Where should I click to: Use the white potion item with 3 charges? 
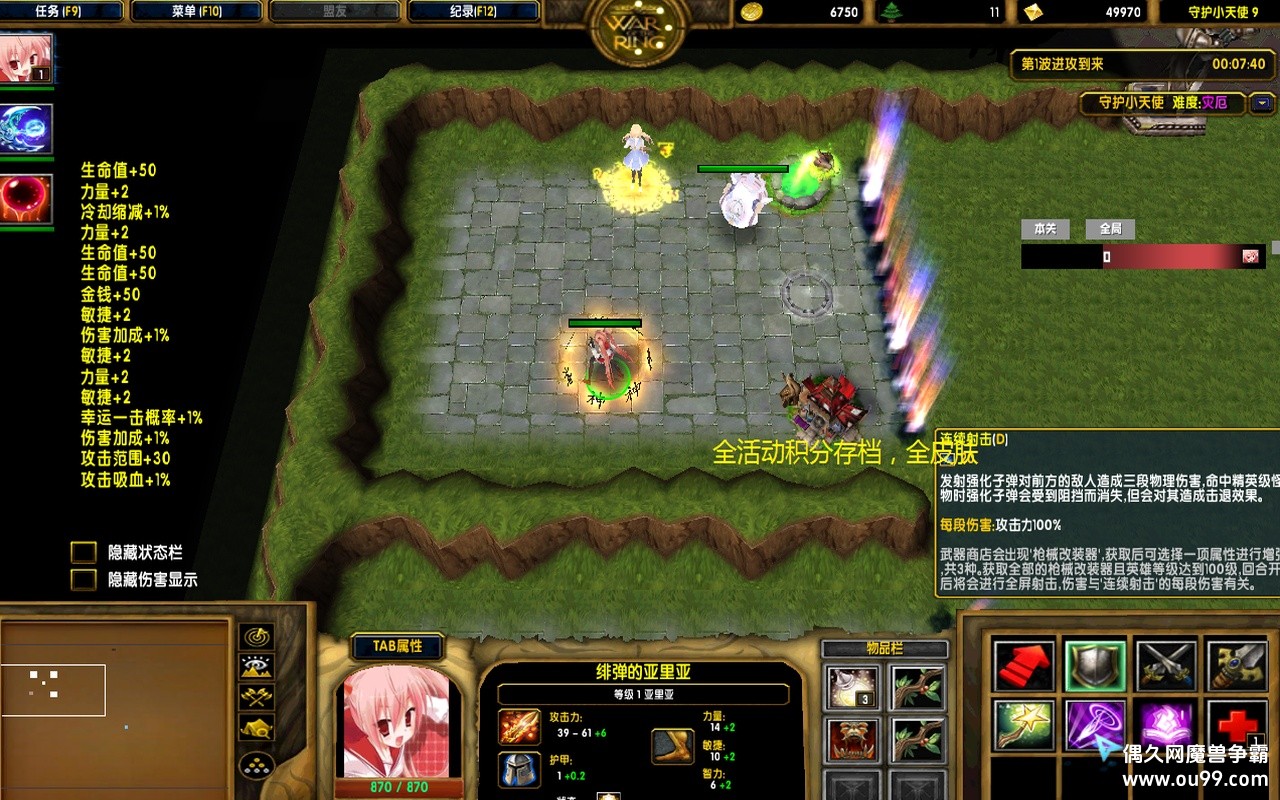point(853,687)
